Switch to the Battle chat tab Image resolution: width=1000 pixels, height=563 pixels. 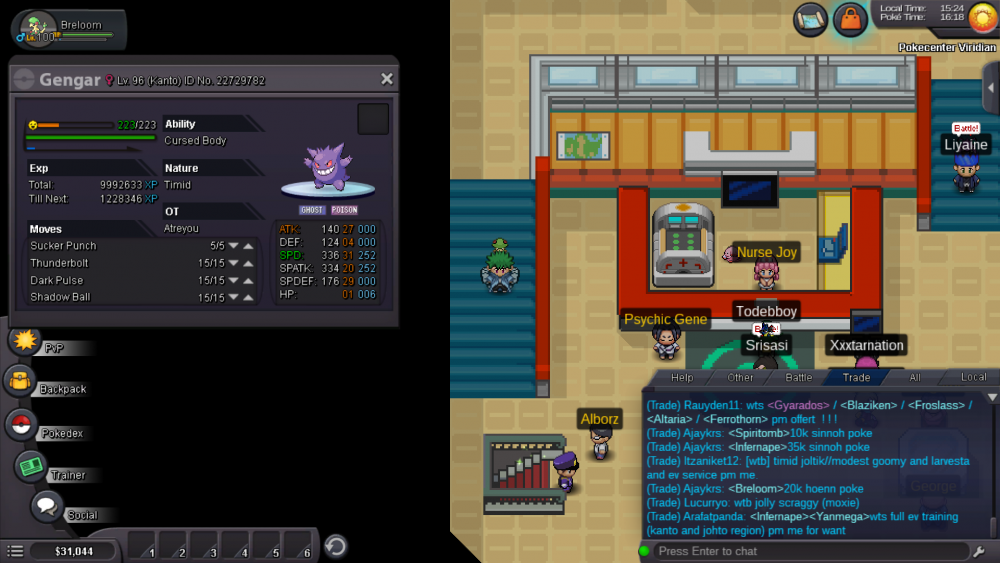(x=798, y=378)
